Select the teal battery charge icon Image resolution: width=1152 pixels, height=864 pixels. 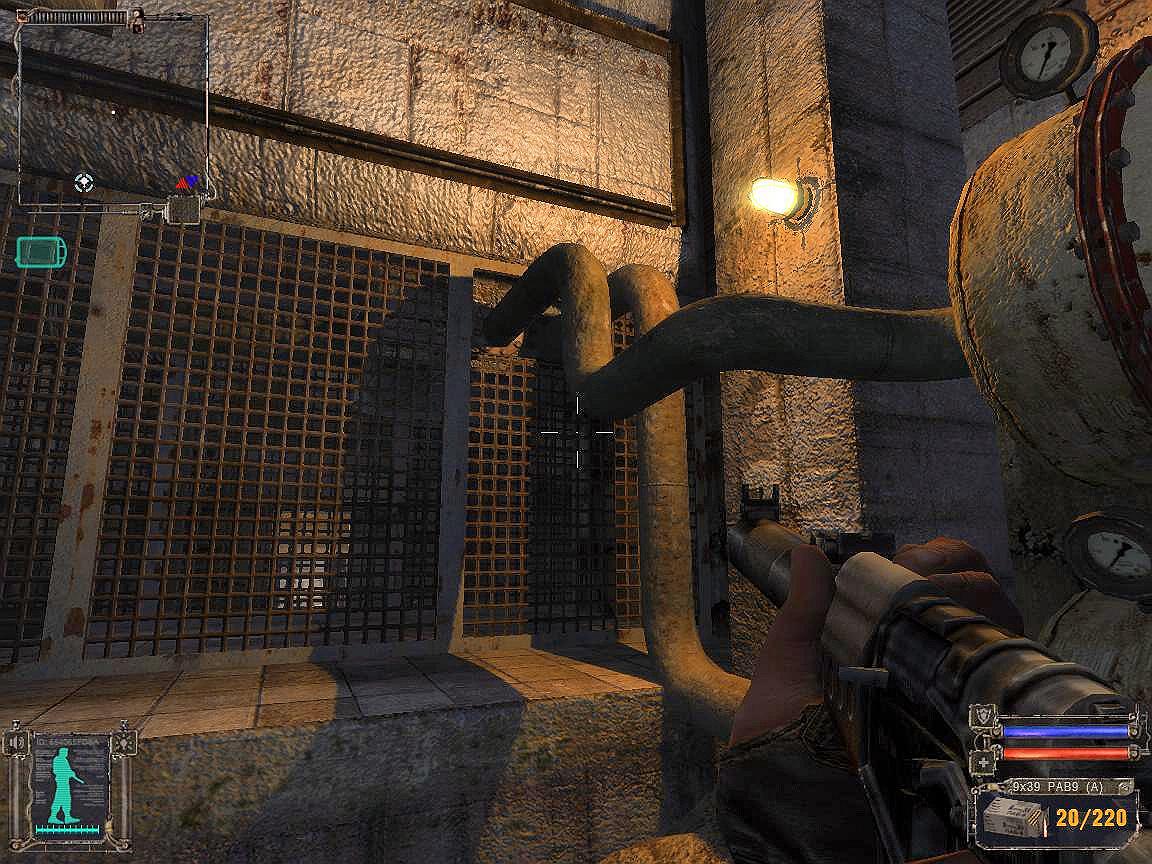coord(42,251)
